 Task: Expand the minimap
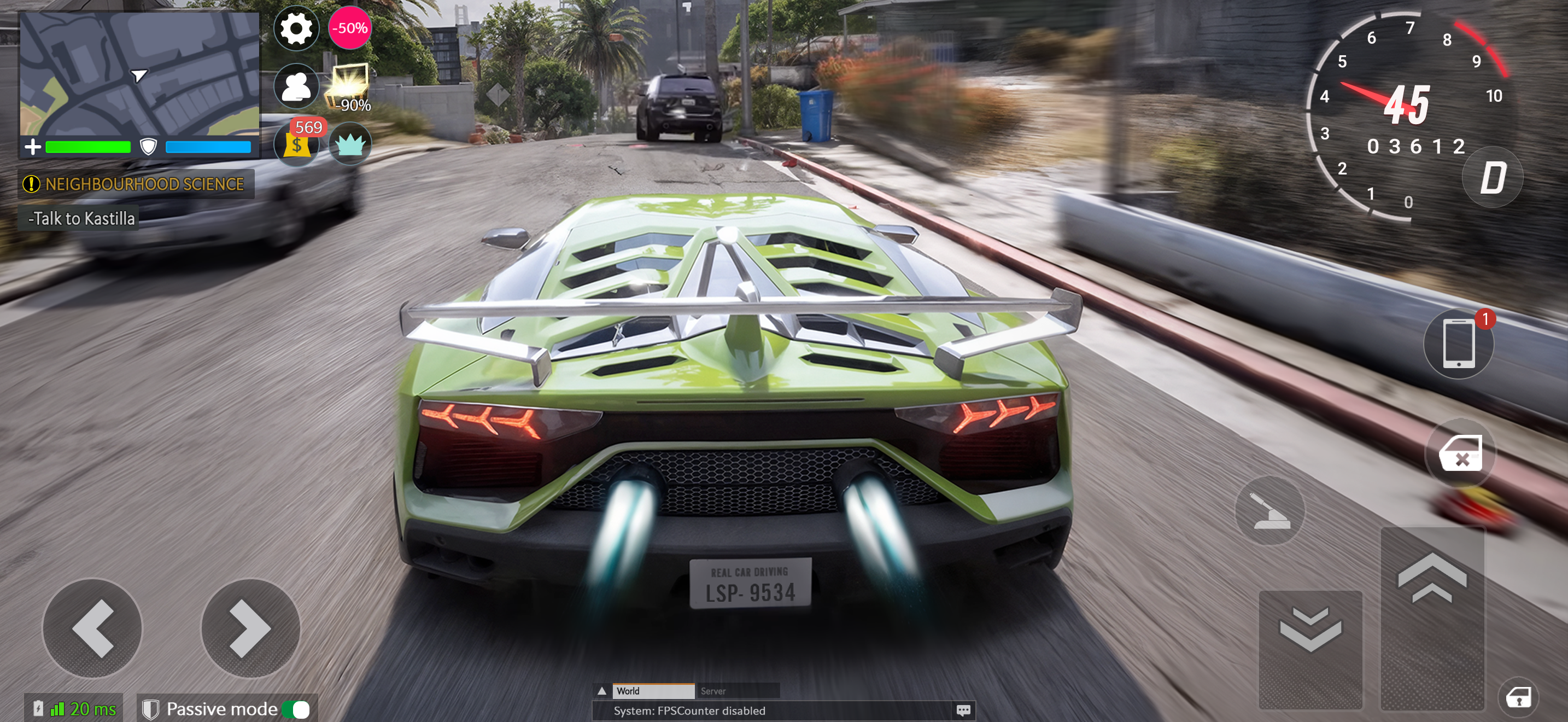(x=140, y=74)
